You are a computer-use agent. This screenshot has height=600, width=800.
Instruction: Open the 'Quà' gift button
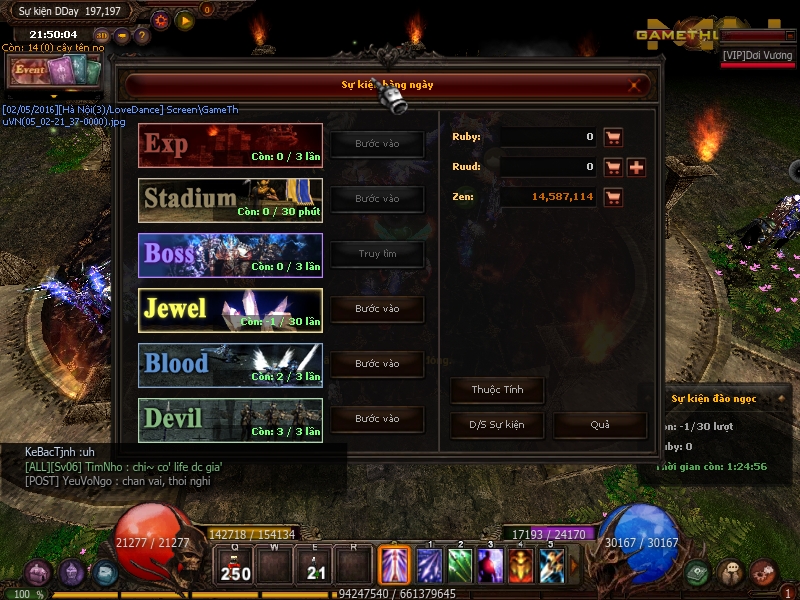[599, 425]
